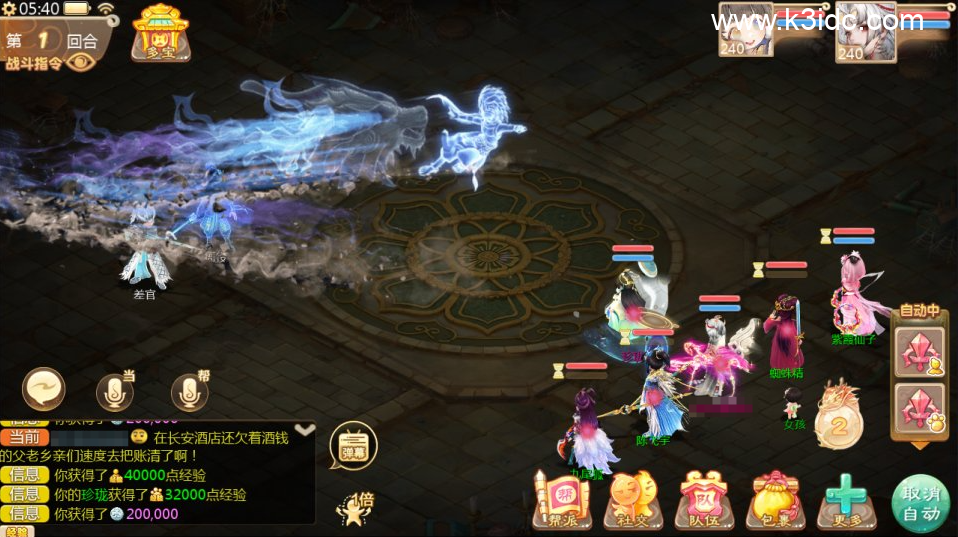
Task: Open the 帮派 guild menu
Action: [562, 500]
